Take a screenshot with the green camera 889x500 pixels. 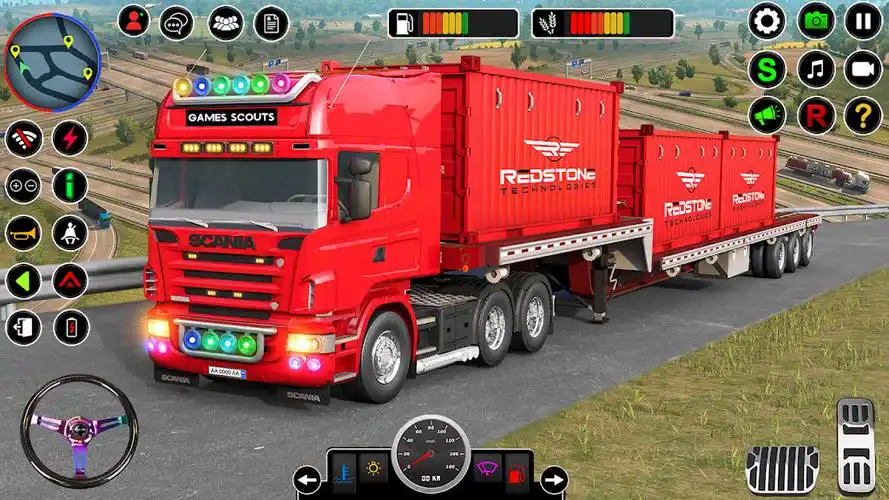(x=816, y=21)
